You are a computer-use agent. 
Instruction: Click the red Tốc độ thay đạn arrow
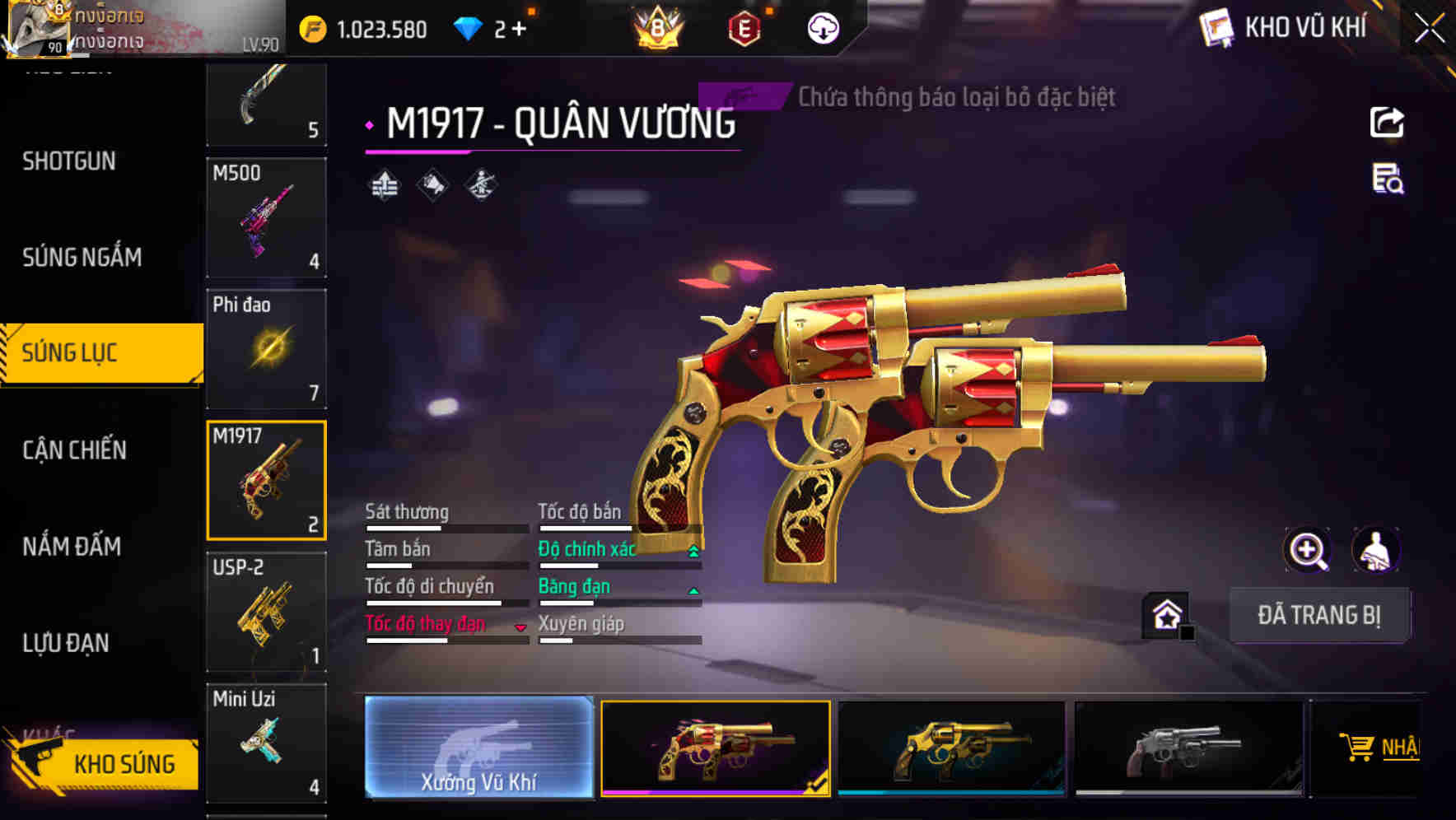click(520, 627)
